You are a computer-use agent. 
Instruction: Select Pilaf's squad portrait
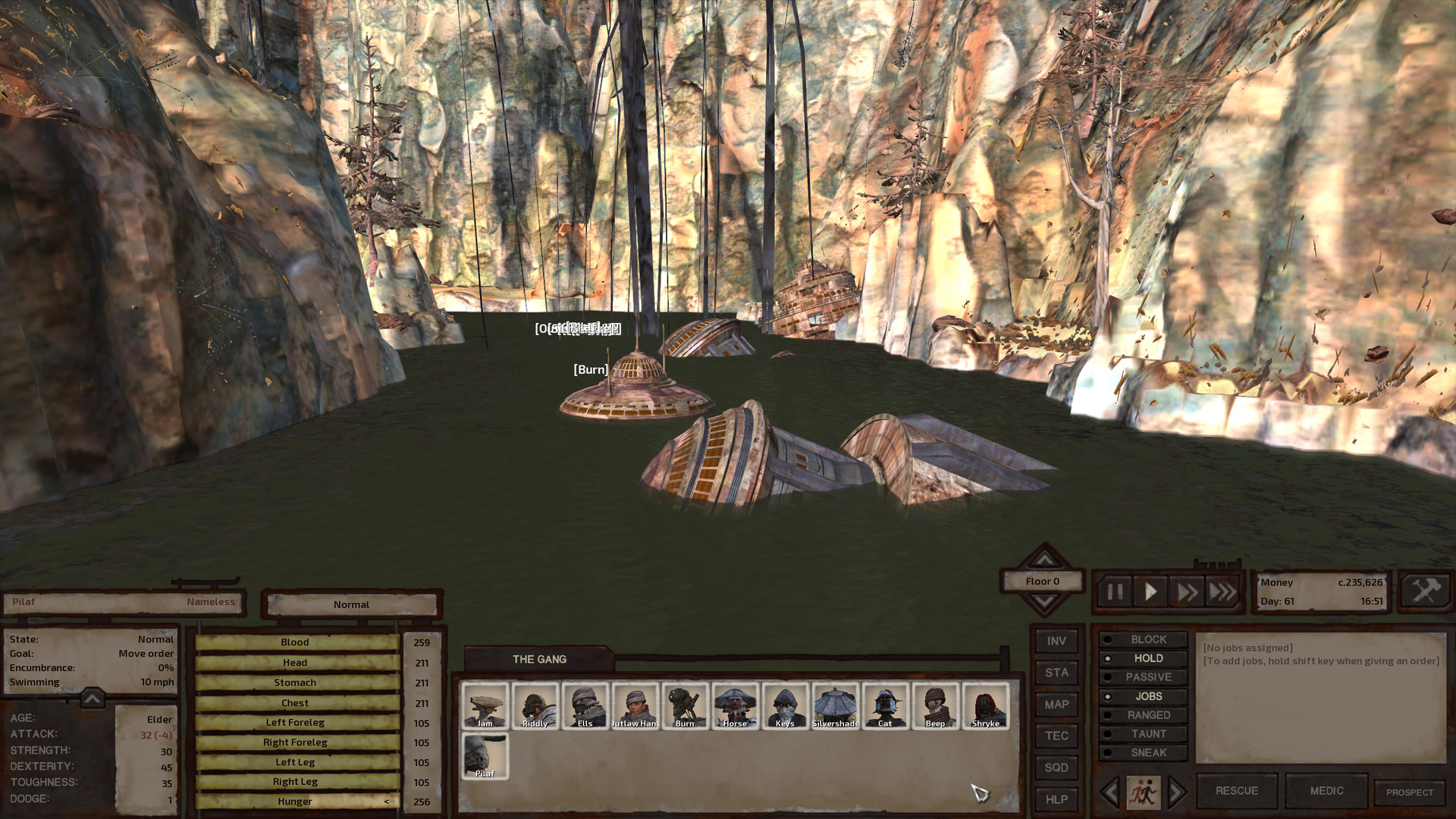point(485,756)
